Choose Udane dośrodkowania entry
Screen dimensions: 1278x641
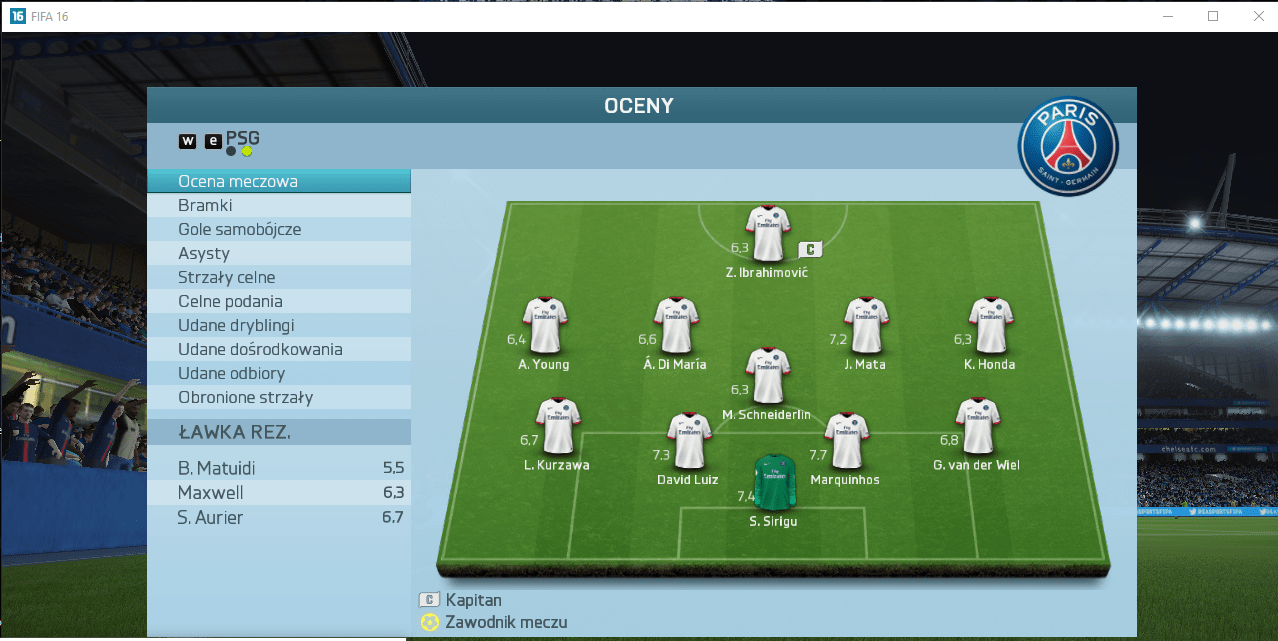click(278, 350)
